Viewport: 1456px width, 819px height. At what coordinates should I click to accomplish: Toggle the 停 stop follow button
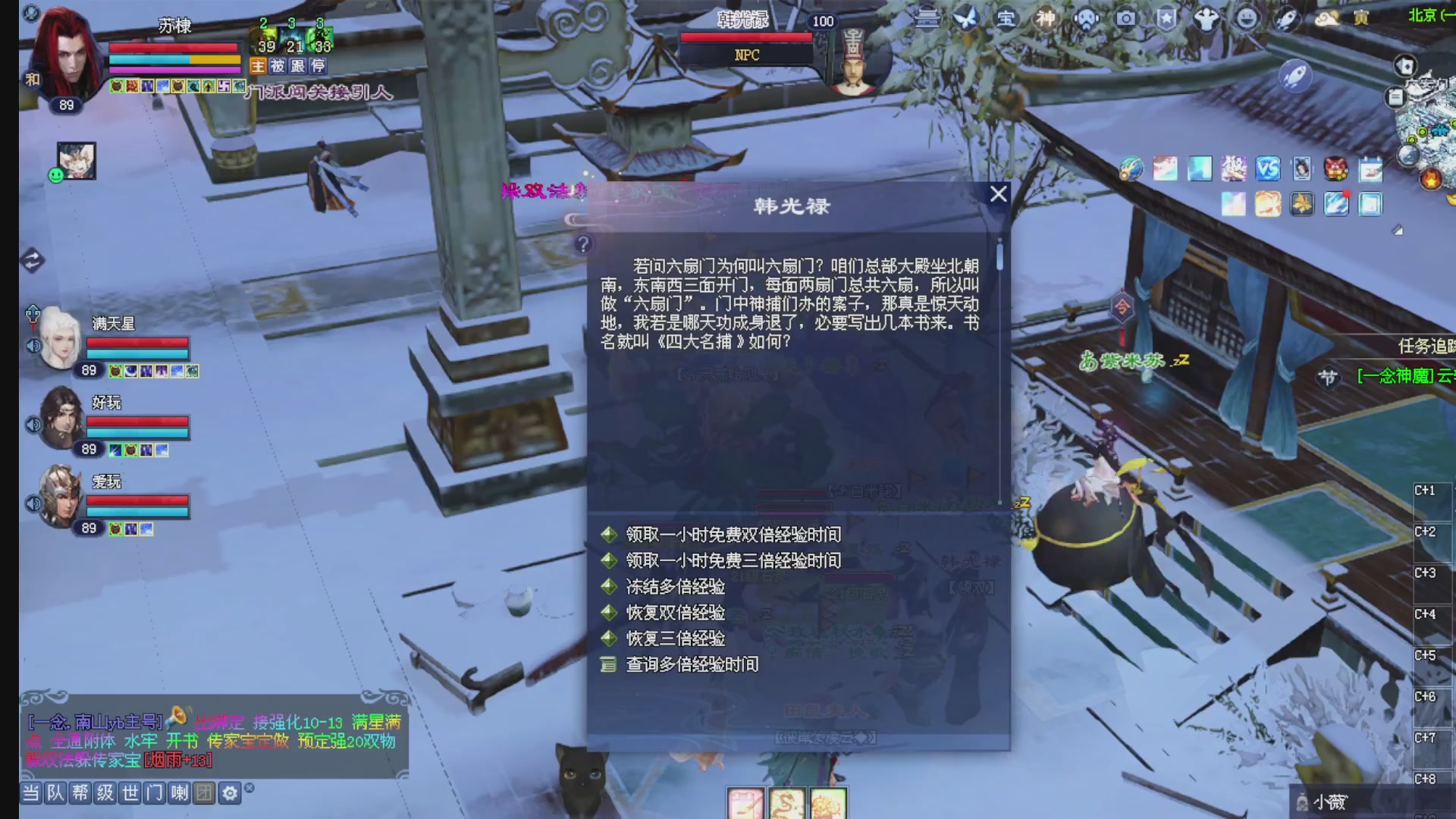(x=318, y=67)
